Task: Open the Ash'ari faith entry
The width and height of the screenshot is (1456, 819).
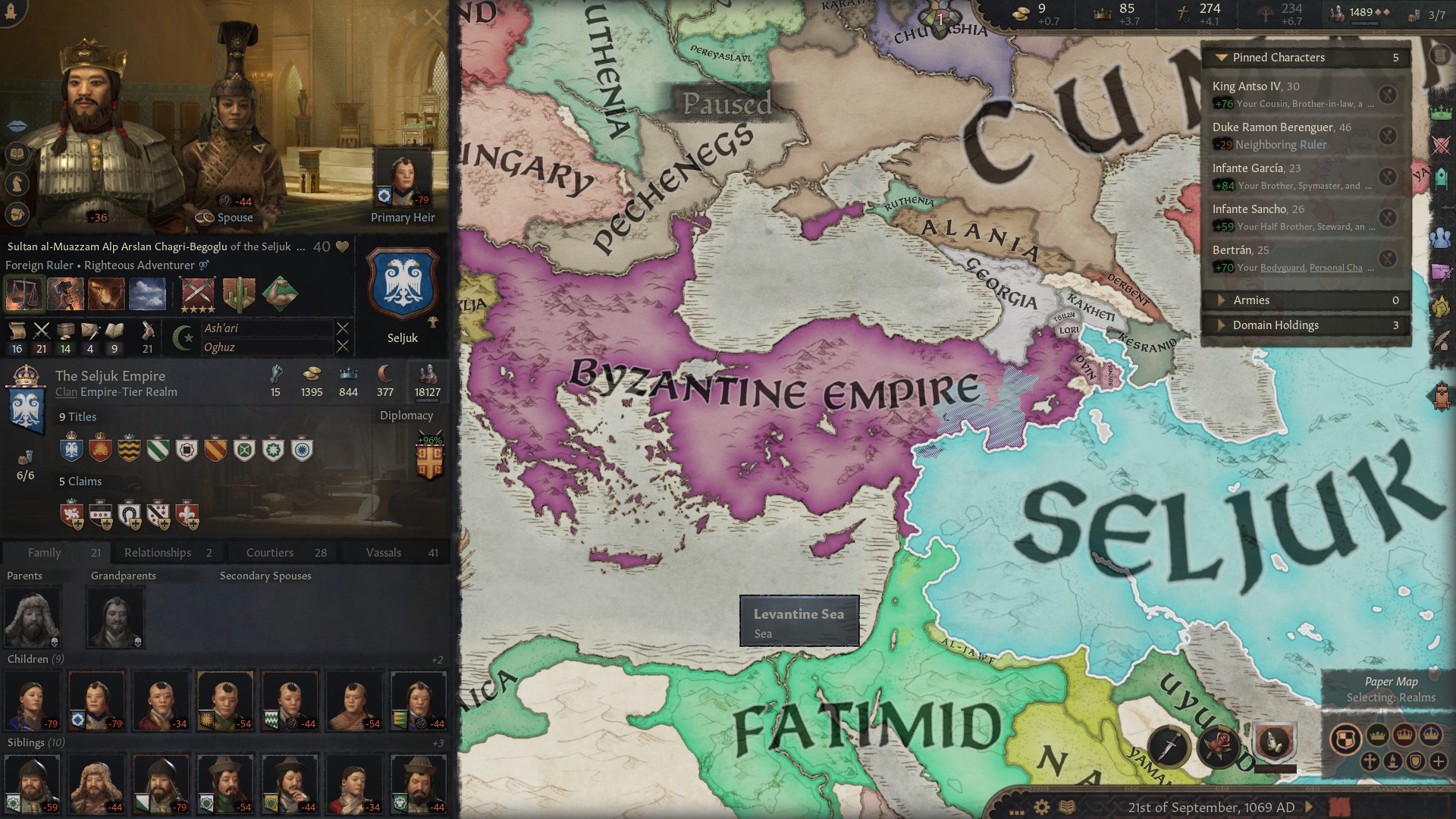Action: pyautogui.click(x=223, y=329)
